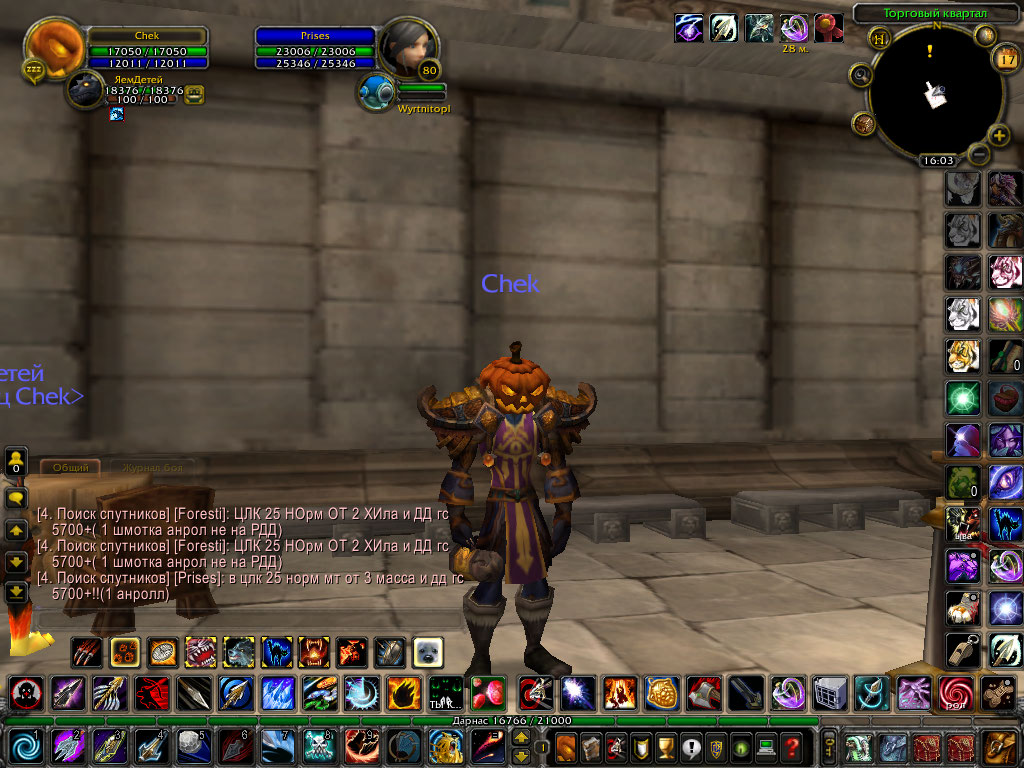1024x768 pixels.
Task: Click the 16:03 clock under the minimap
Action: coord(938,160)
